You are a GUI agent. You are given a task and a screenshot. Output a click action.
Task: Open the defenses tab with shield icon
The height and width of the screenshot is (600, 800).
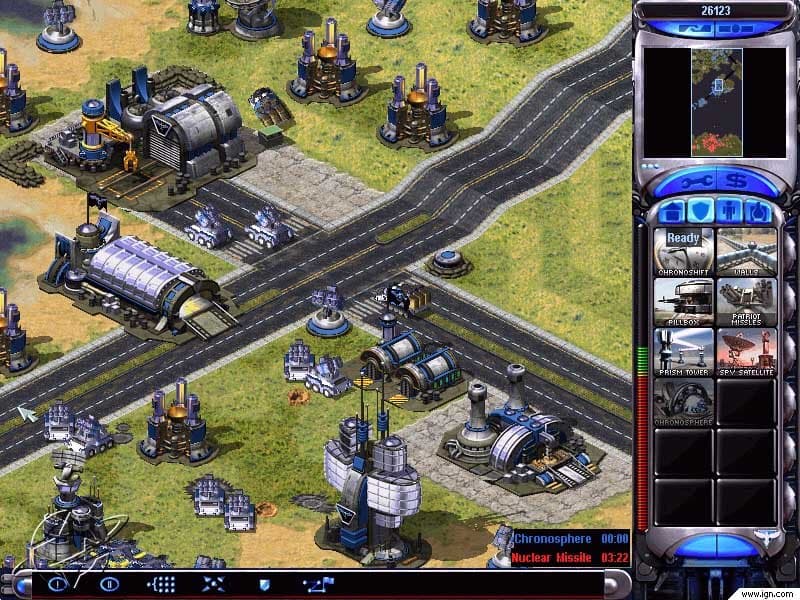(x=701, y=211)
